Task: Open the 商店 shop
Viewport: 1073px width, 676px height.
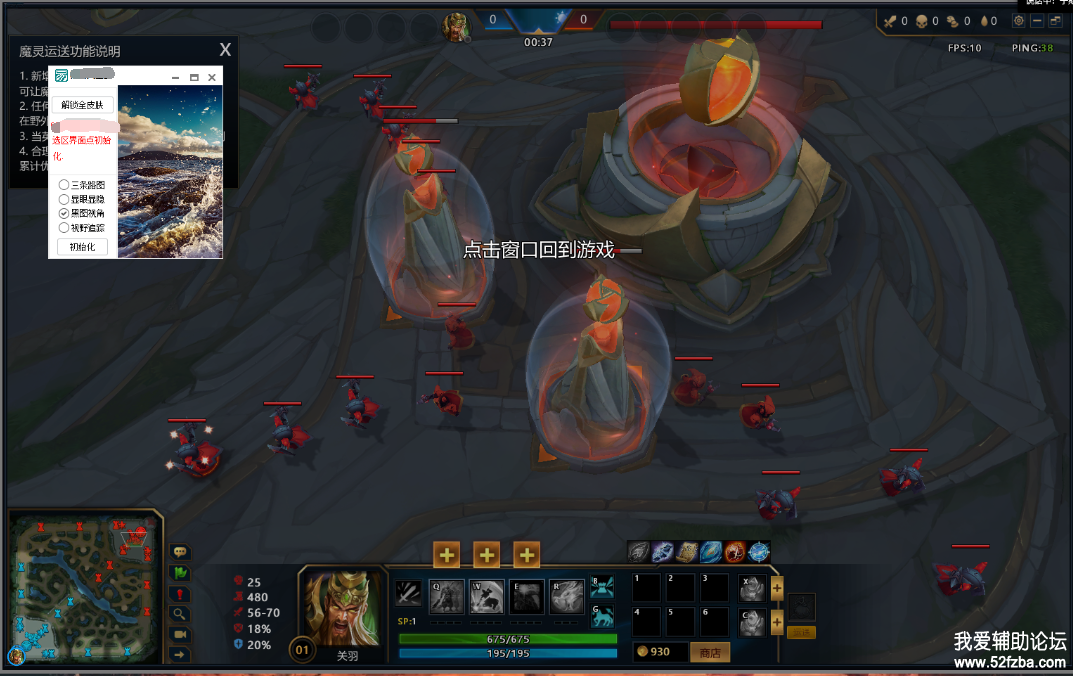Action: click(x=710, y=652)
